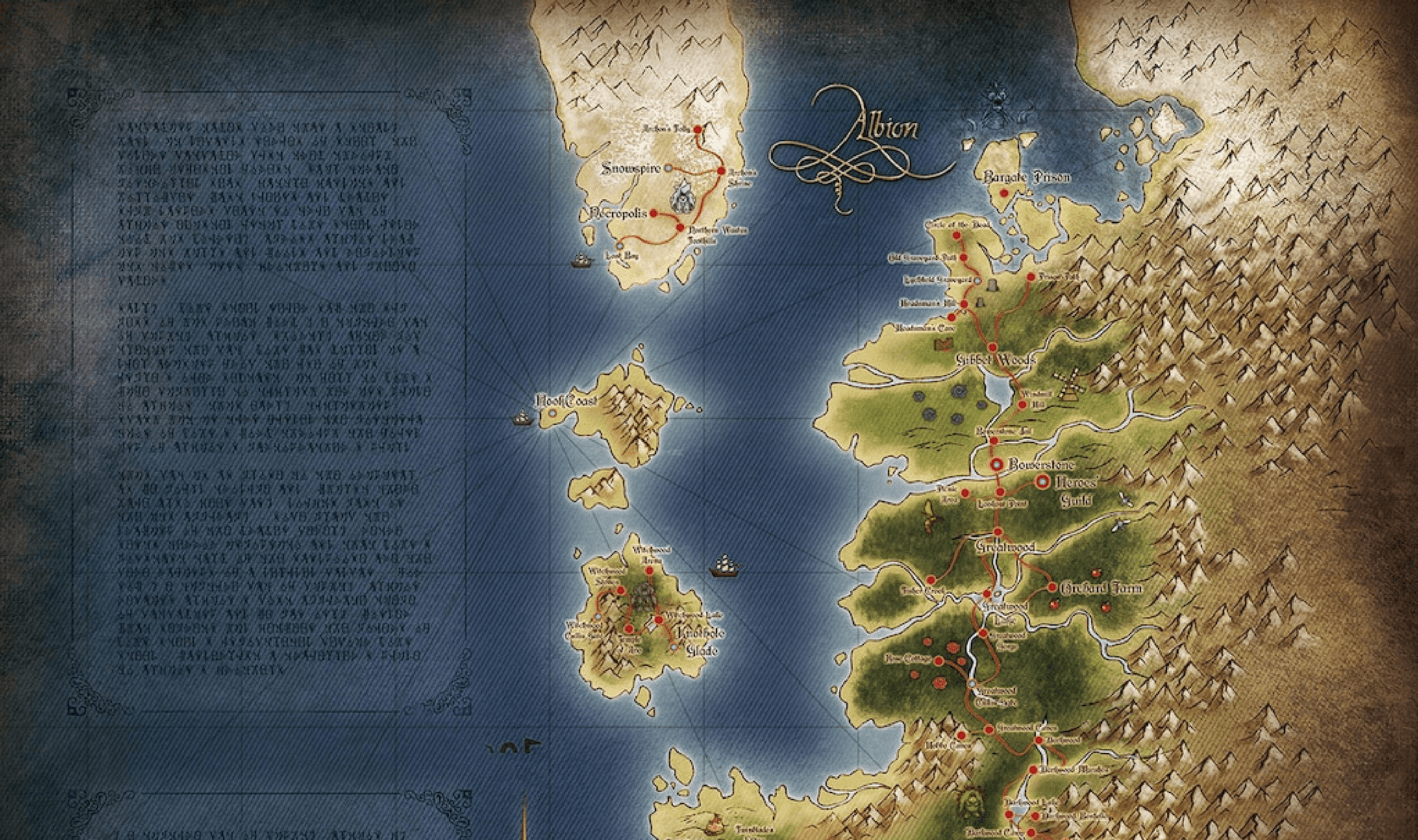Click the Bargate Prison marker

point(1004,194)
